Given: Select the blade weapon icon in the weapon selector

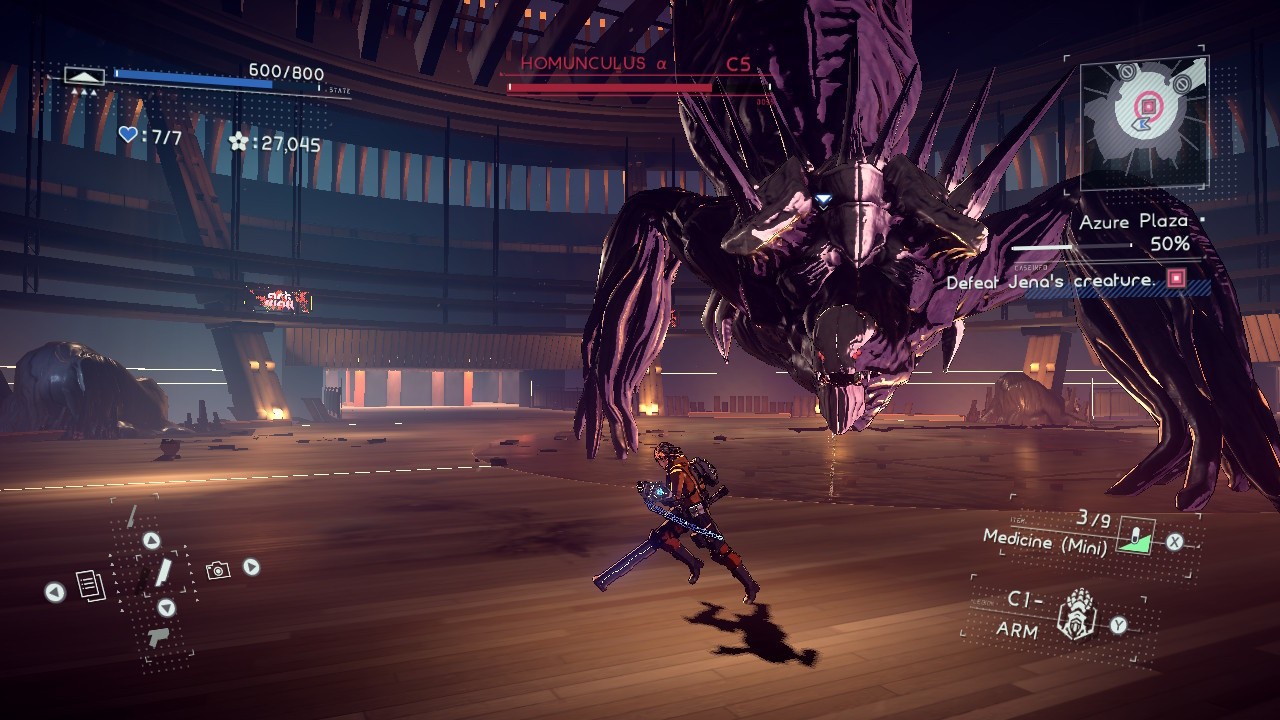Looking at the screenshot, I should [161, 573].
